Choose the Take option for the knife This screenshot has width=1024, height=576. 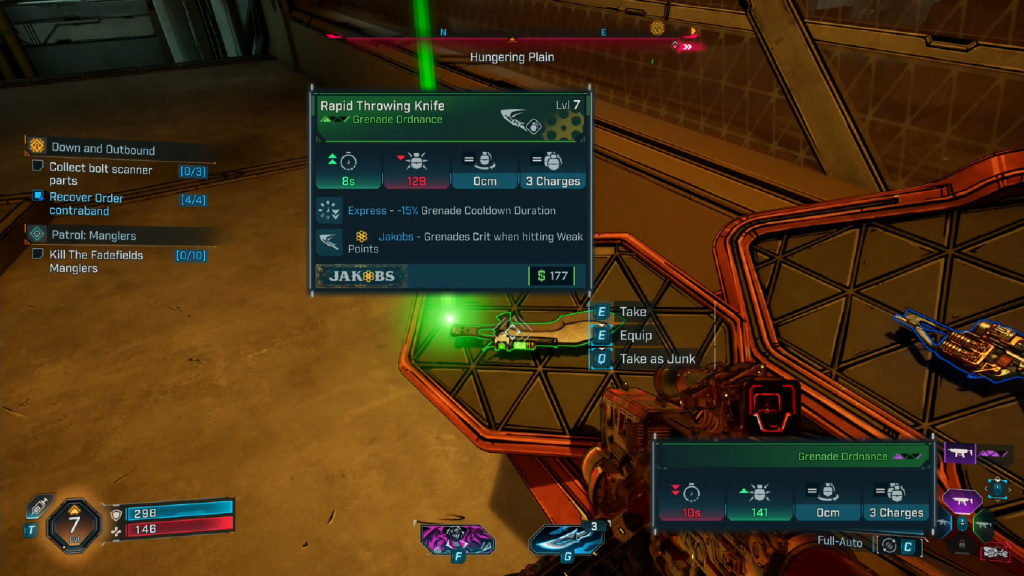coord(632,312)
